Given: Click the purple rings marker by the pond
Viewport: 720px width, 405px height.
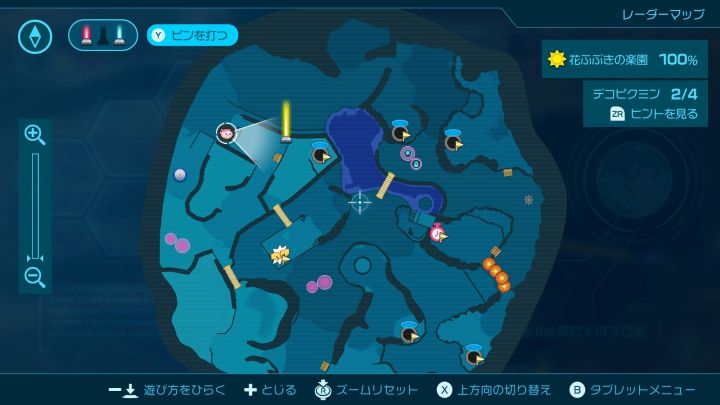Looking at the screenshot, I should point(410,156).
